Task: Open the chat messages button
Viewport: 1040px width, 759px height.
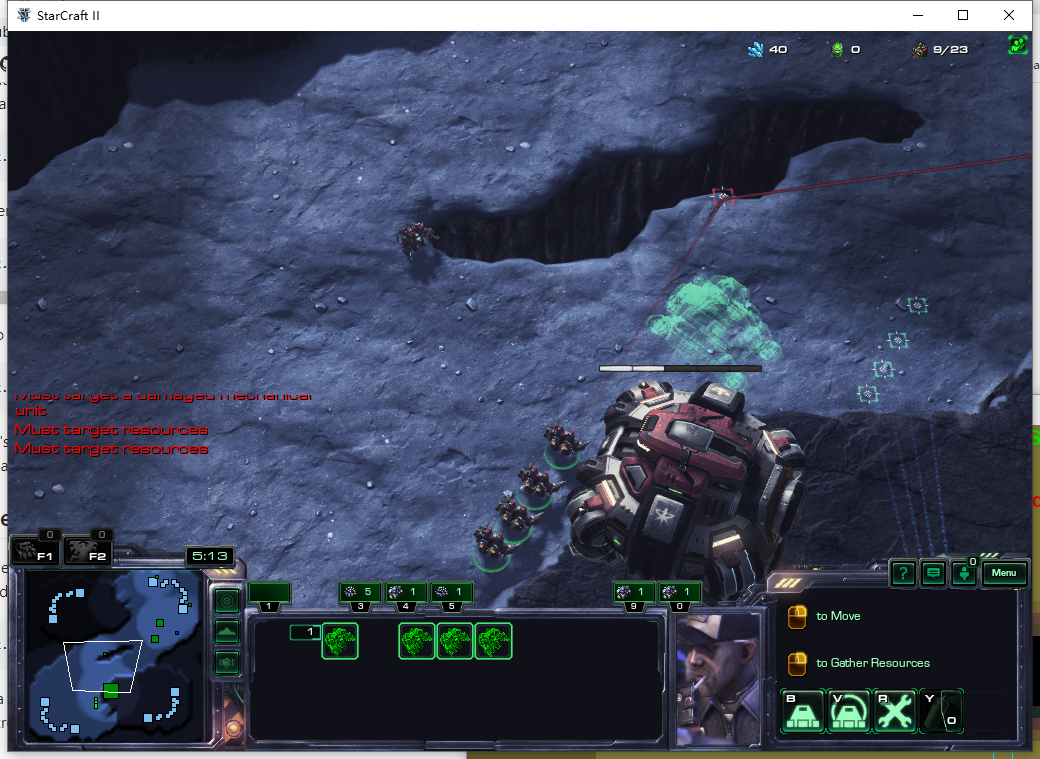Action: coord(934,573)
